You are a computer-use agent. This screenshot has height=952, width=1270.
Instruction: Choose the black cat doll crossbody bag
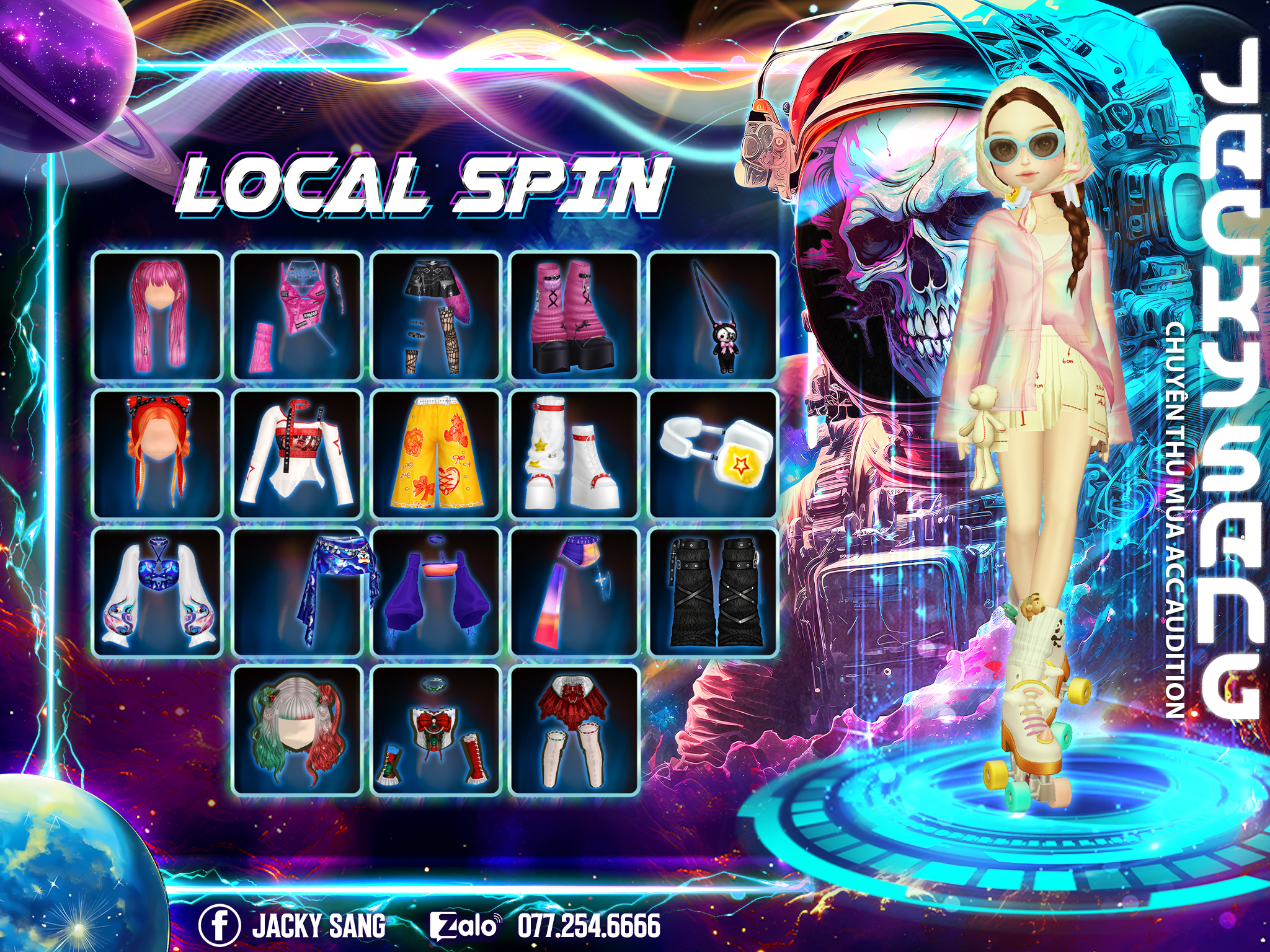(714, 316)
